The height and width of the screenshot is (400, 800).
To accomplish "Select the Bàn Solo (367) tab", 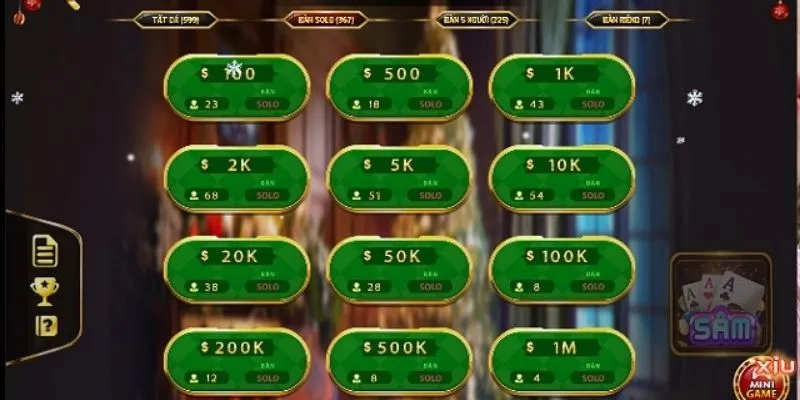I will pos(326,19).
